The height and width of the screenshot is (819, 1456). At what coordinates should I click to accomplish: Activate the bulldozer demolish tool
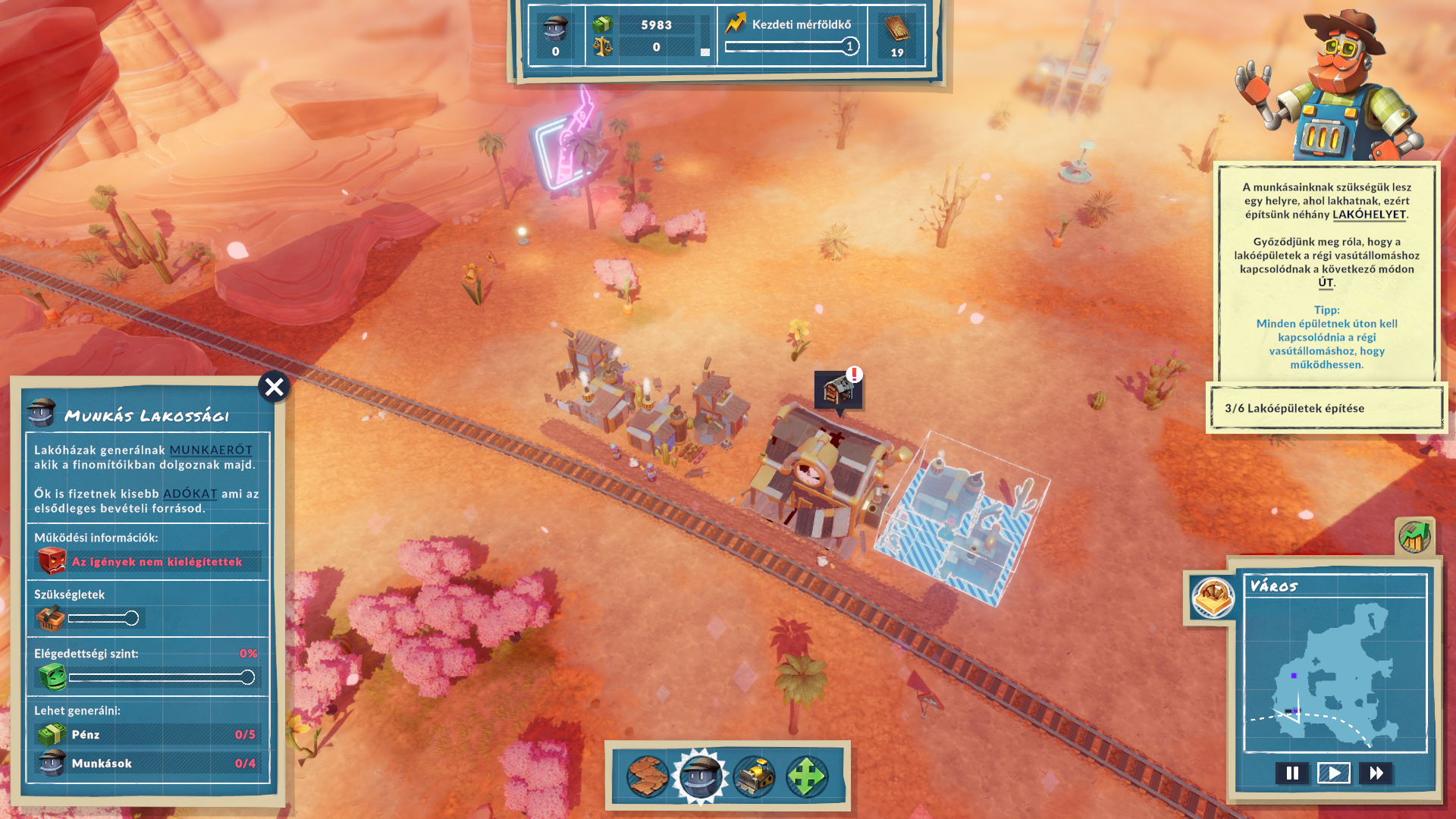pos(754,776)
